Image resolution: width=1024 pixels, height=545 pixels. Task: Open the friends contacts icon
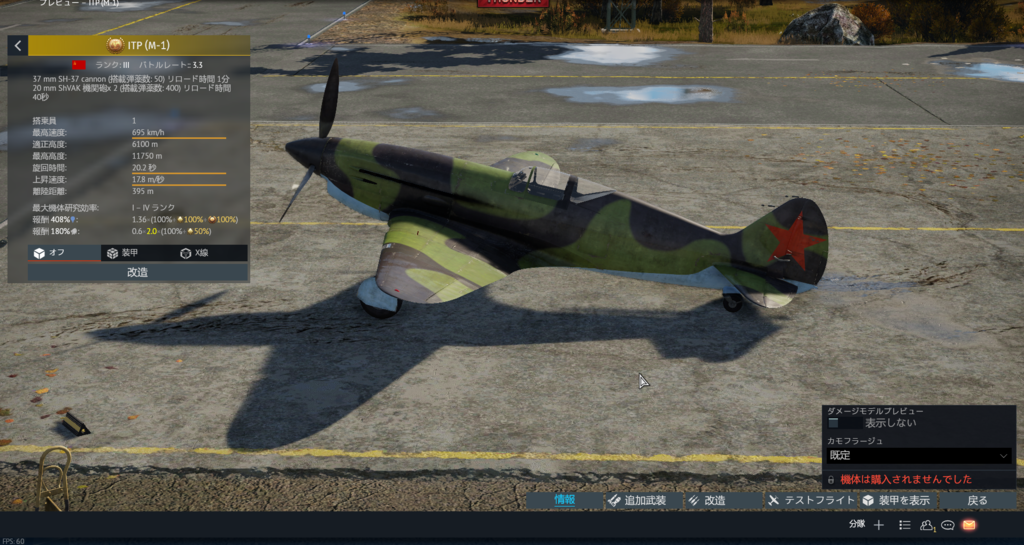pos(927,525)
